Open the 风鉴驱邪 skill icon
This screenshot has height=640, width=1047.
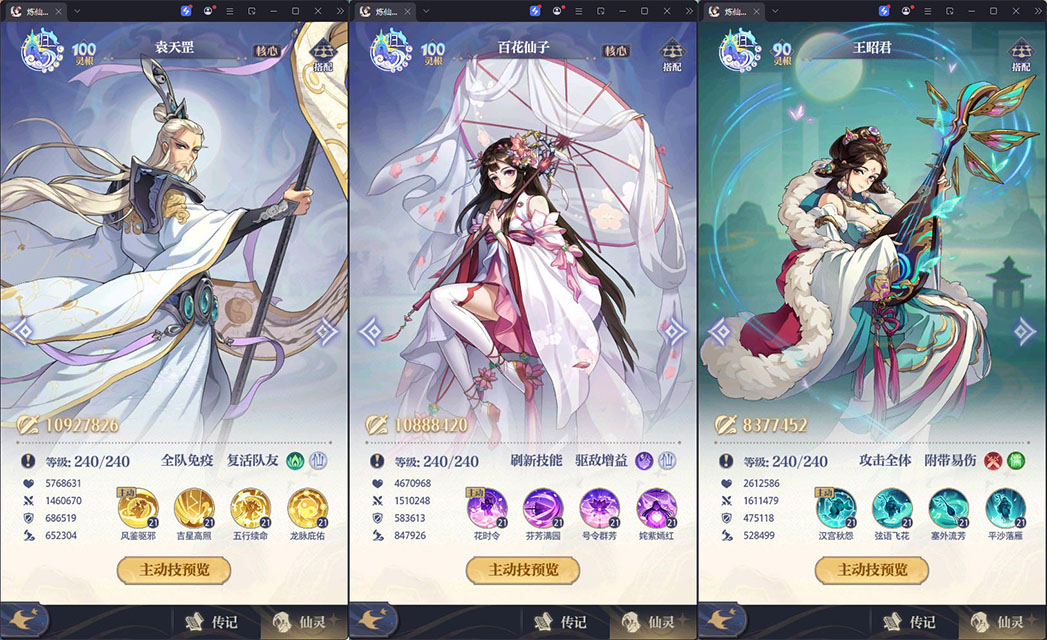click(x=137, y=509)
